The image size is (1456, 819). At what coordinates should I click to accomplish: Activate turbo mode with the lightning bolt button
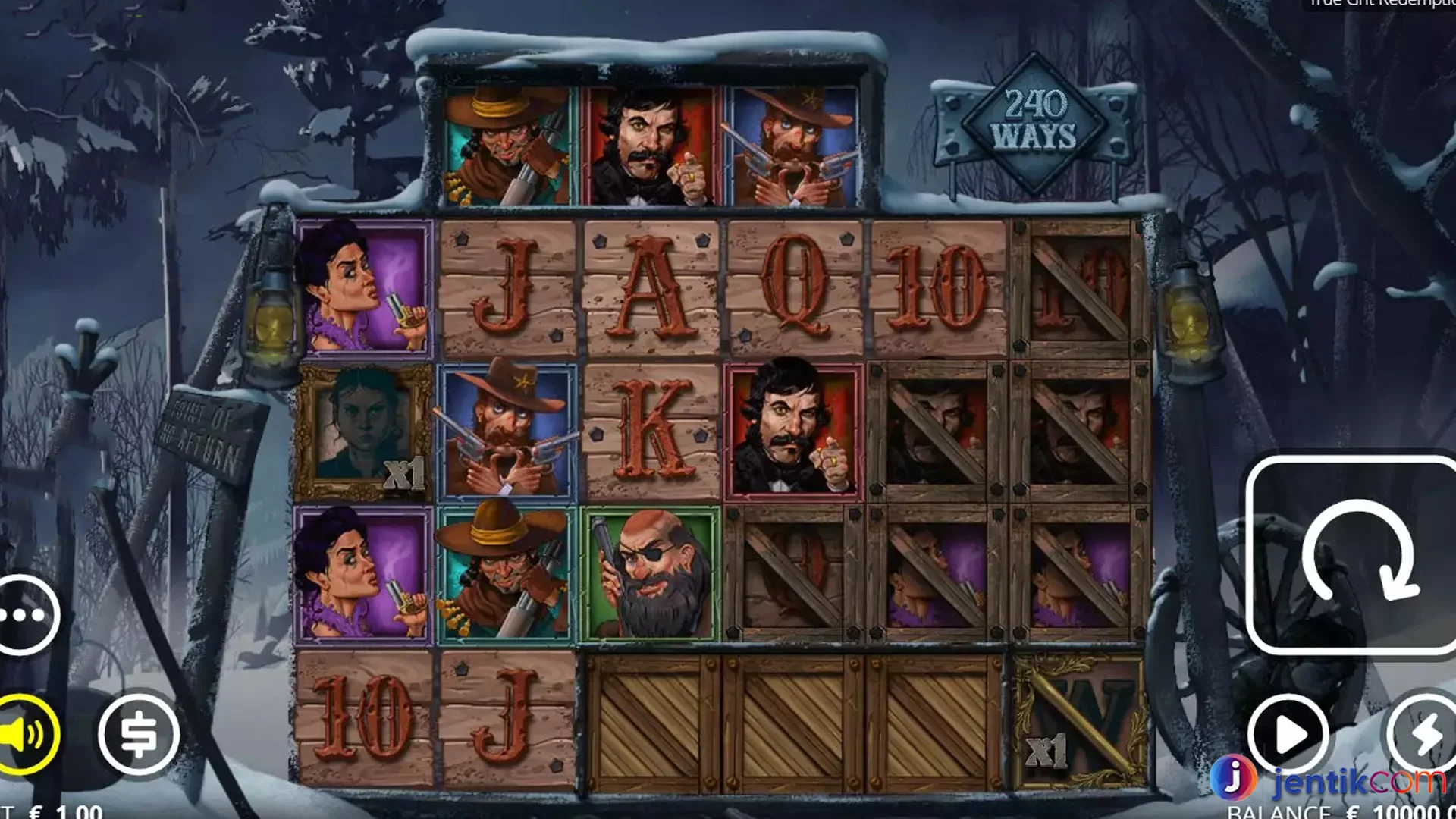pyautogui.click(x=1424, y=734)
